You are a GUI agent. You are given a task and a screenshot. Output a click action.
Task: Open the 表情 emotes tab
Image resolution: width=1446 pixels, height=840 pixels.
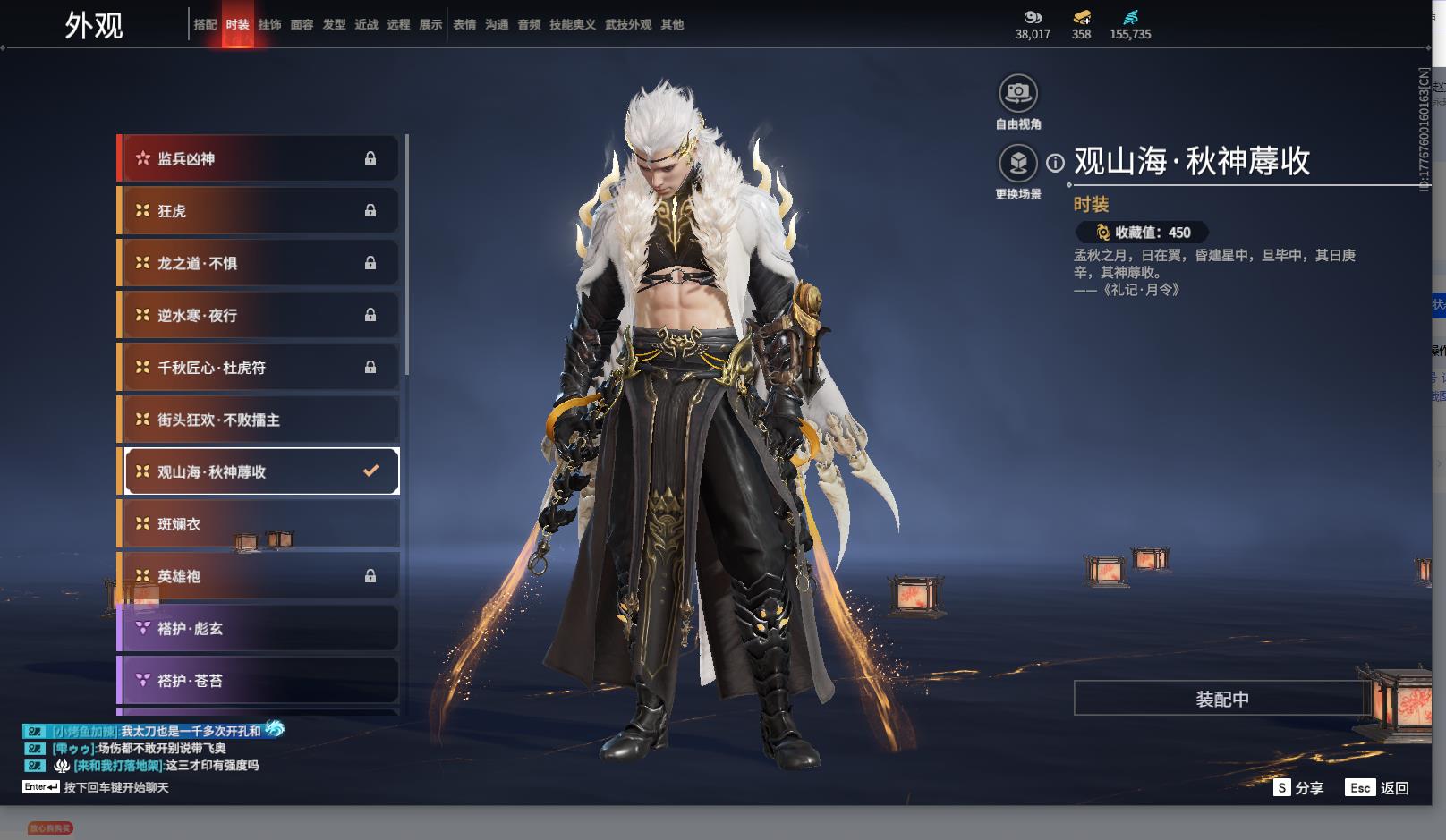click(x=464, y=25)
